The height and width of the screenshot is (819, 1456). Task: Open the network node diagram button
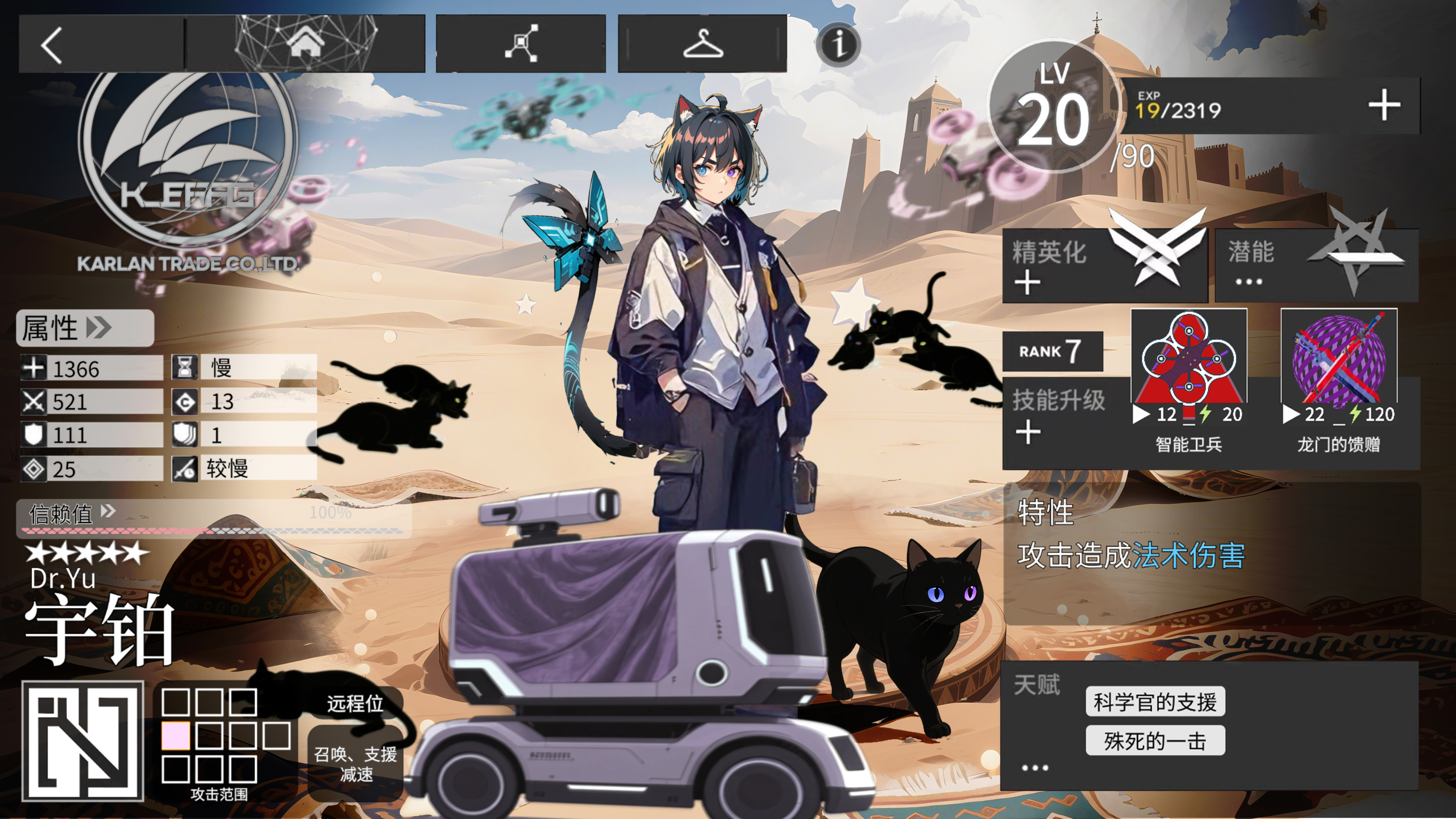click(521, 44)
